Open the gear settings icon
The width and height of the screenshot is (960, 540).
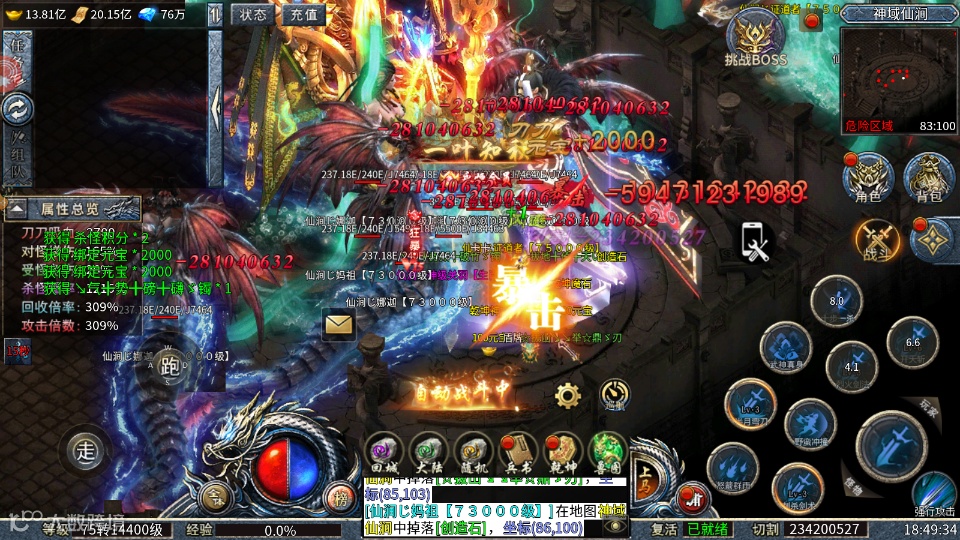point(568,395)
